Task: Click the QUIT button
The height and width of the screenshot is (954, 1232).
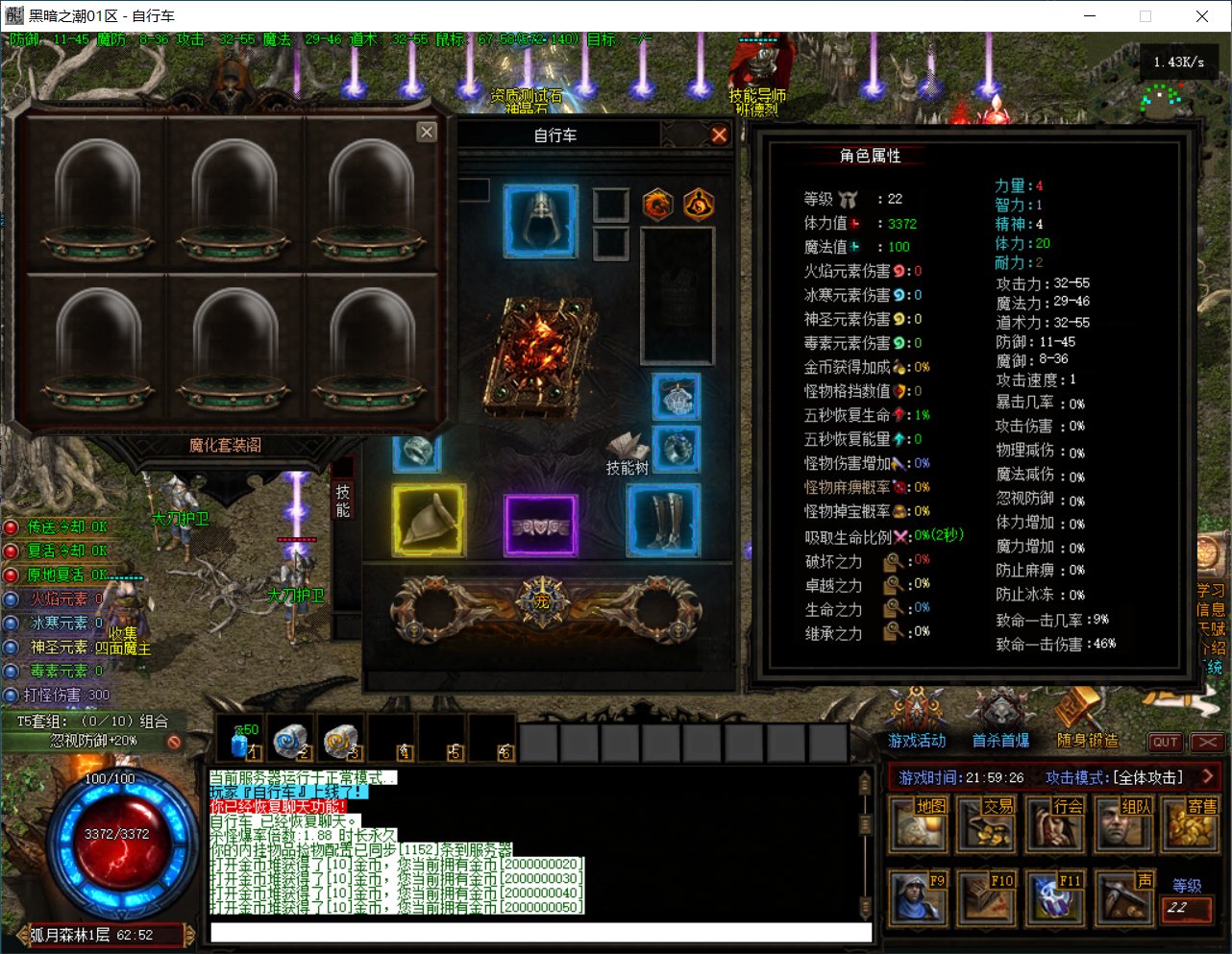Action: click(1166, 742)
